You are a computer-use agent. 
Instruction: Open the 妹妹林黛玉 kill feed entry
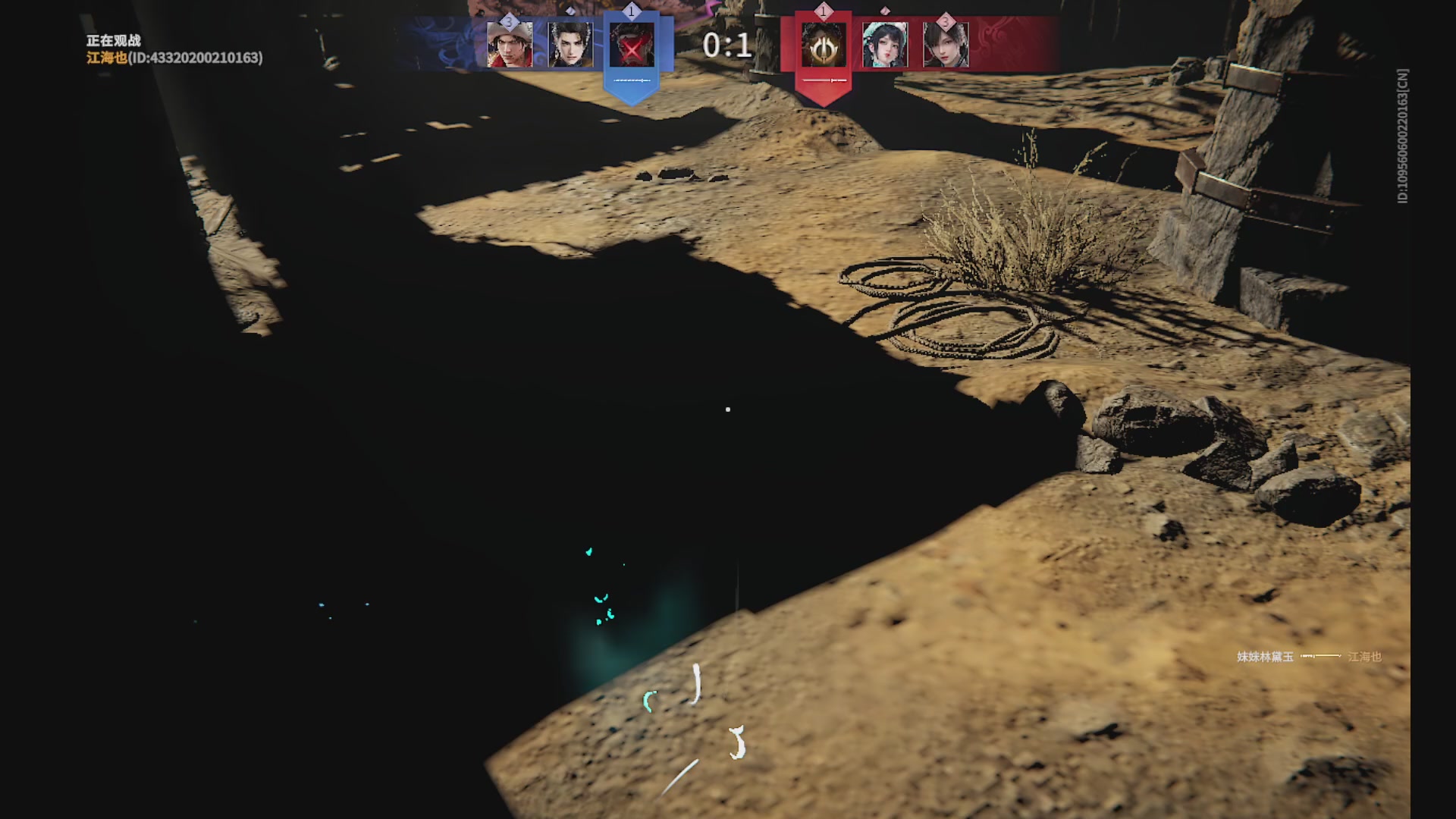[x=1265, y=657]
